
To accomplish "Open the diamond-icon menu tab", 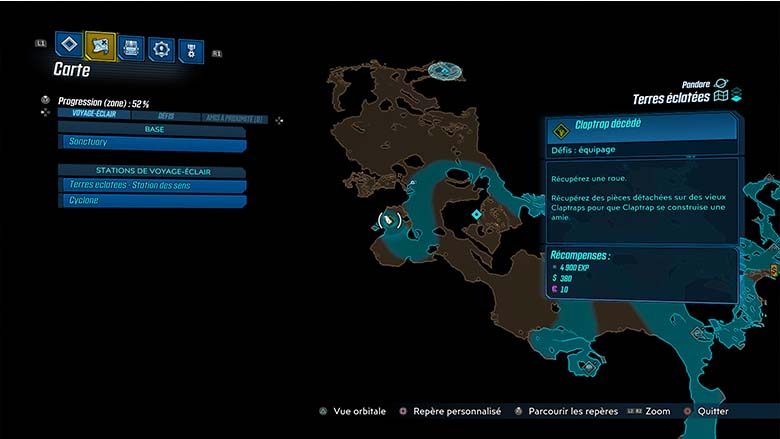I will pyautogui.click(x=69, y=44).
